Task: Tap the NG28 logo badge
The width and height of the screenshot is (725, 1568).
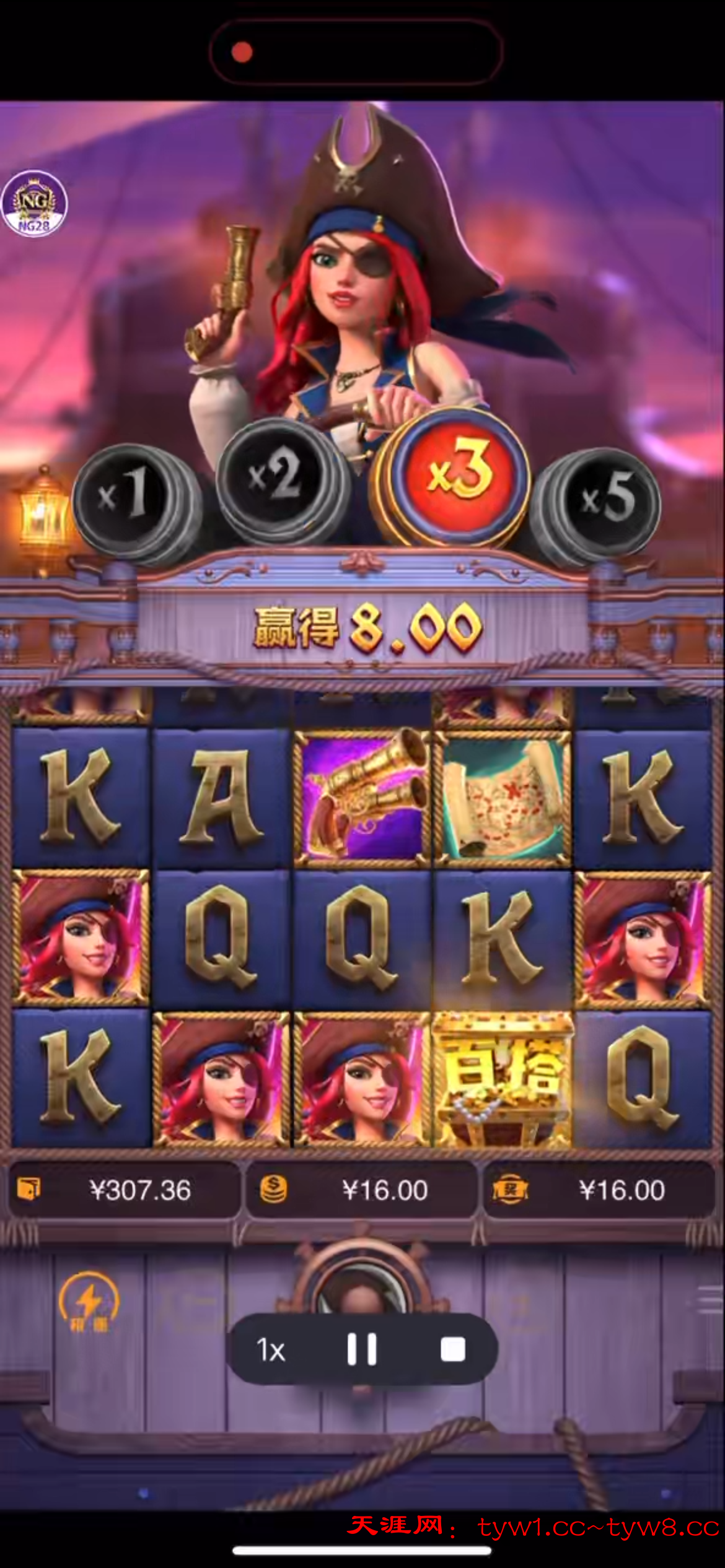Action: (34, 204)
